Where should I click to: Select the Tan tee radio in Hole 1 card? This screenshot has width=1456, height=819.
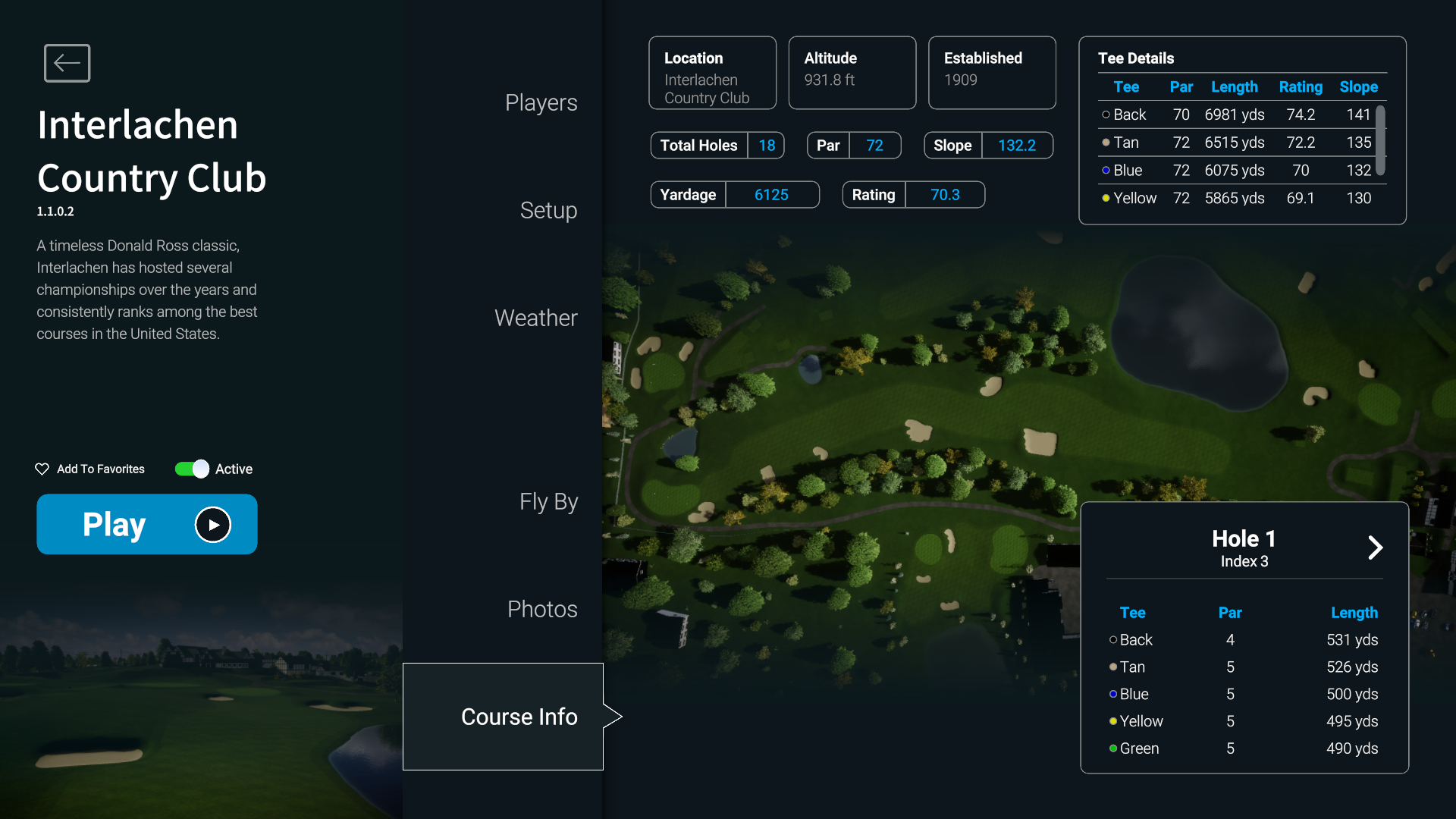tap(1112, 667)
